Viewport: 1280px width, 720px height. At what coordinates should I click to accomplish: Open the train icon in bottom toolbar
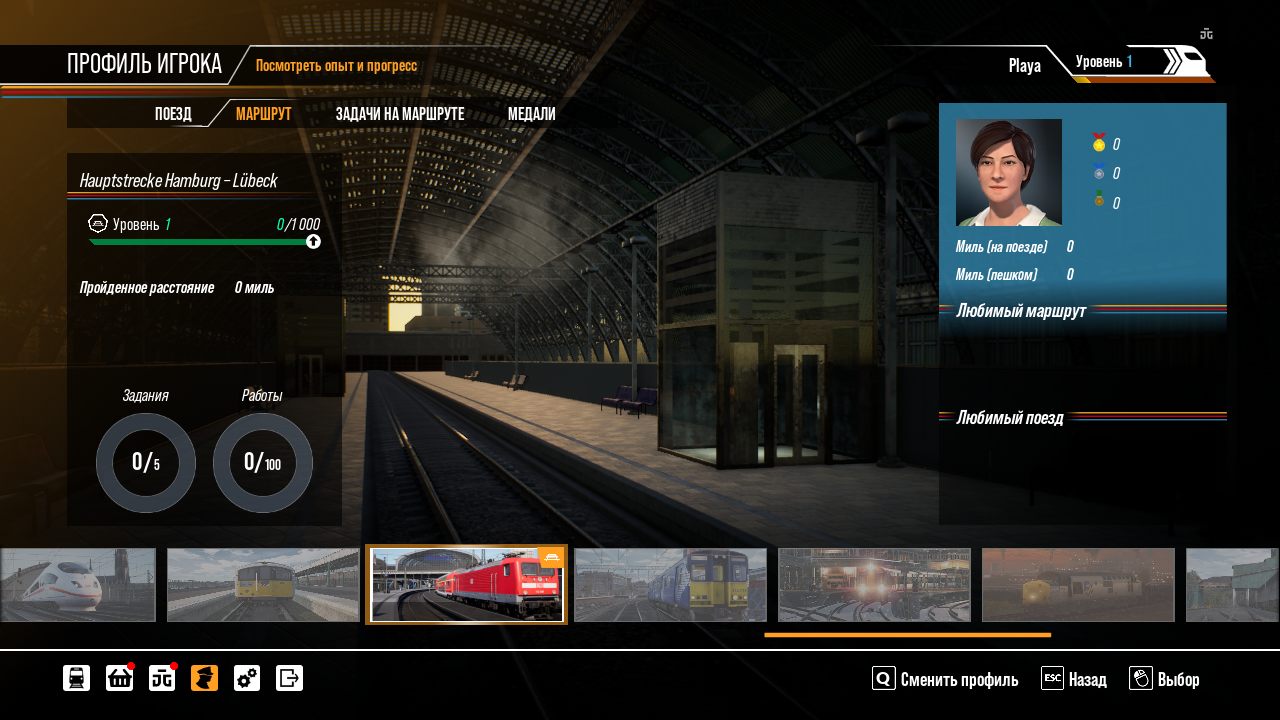pyautogui.click(x=76, y=678)
